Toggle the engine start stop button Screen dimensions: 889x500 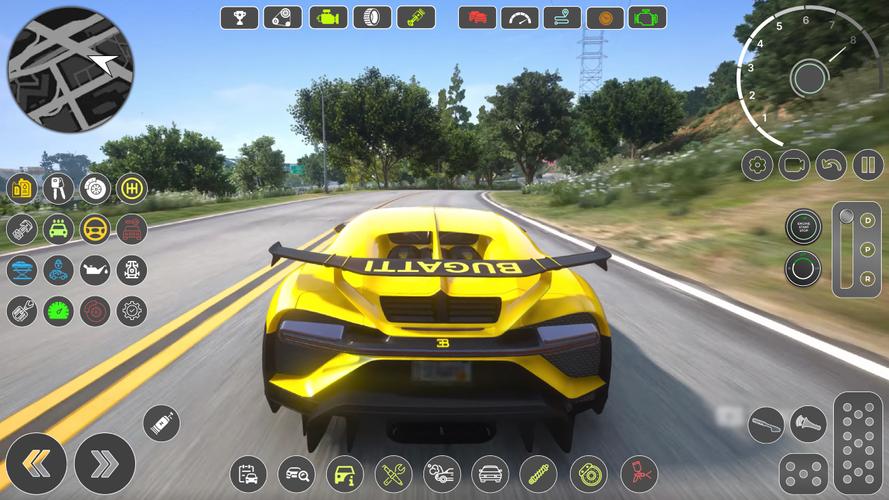803,226
